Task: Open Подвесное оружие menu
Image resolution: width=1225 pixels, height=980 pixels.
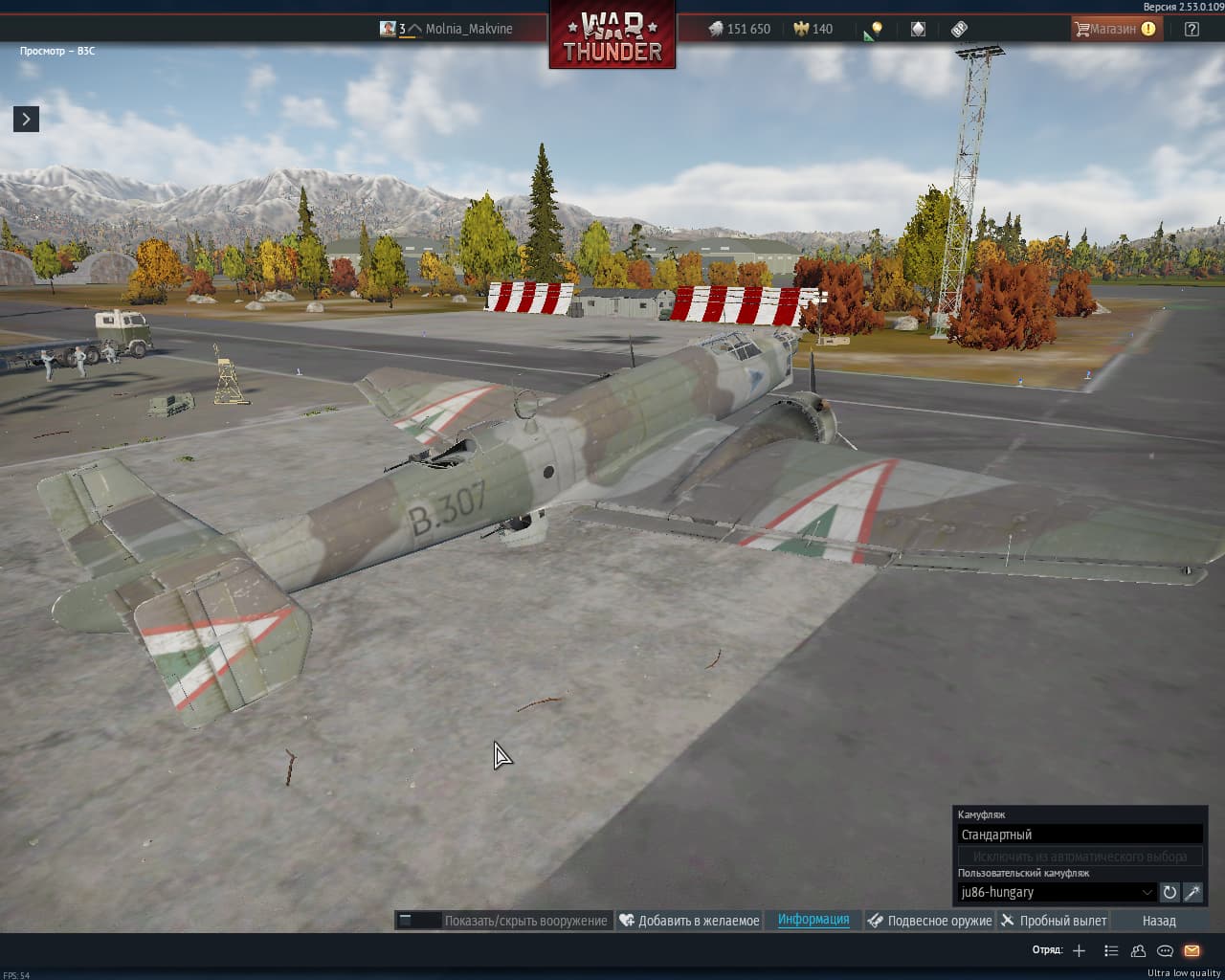Action: (929, 921)
